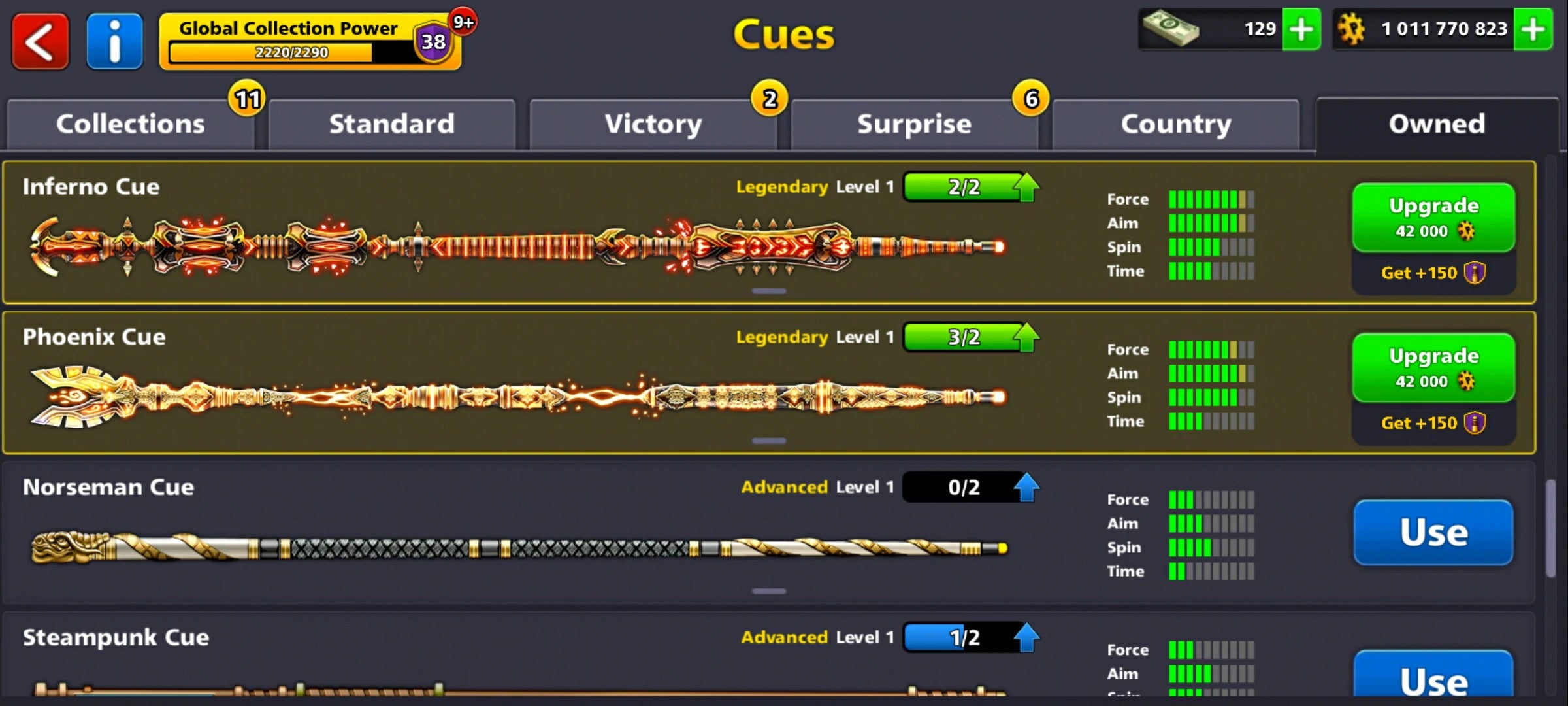
Task: Open the blue info panel
Action: (114, 41)
